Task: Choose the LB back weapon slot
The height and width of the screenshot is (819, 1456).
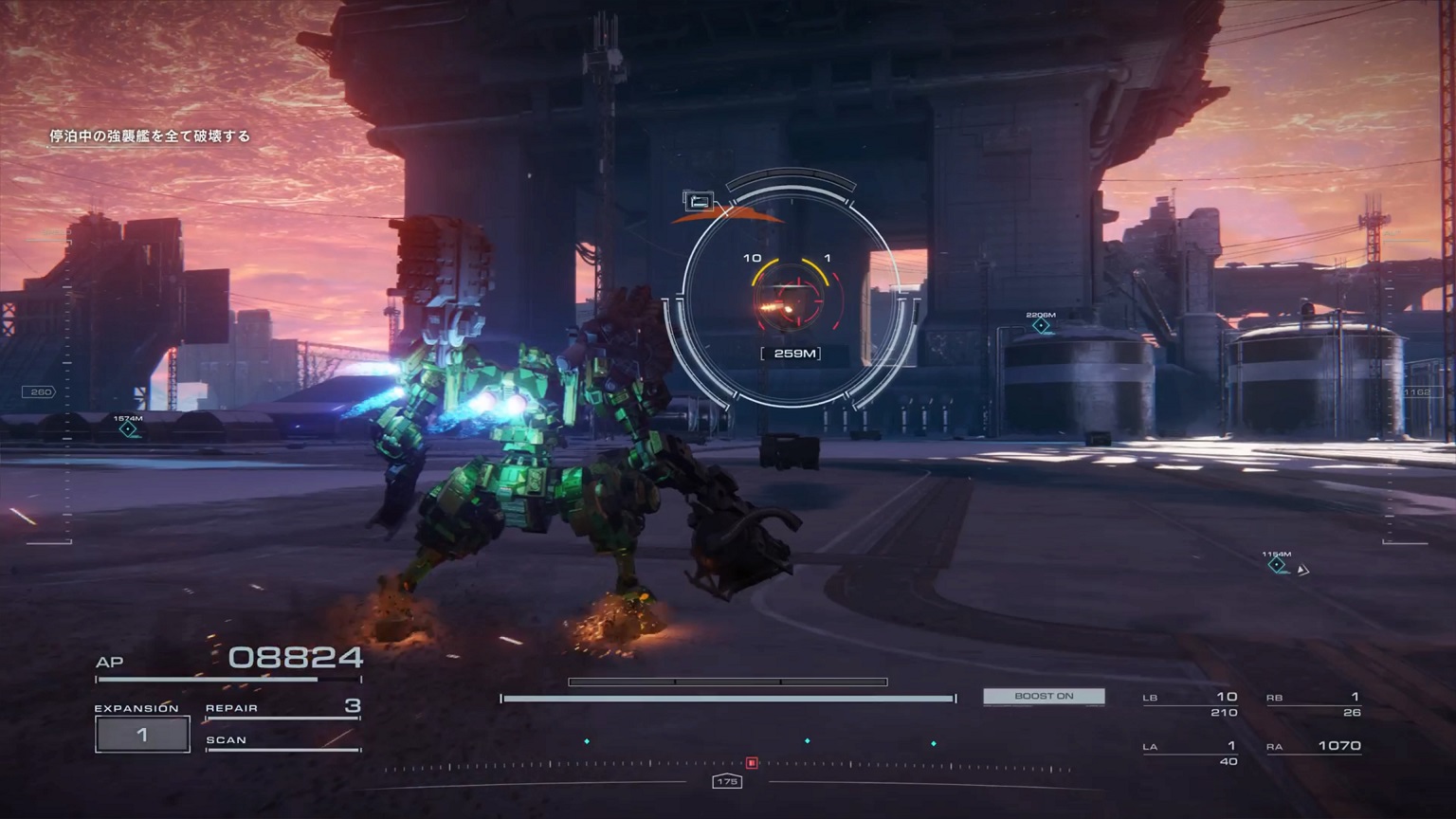Action: tap(1191, 703)
